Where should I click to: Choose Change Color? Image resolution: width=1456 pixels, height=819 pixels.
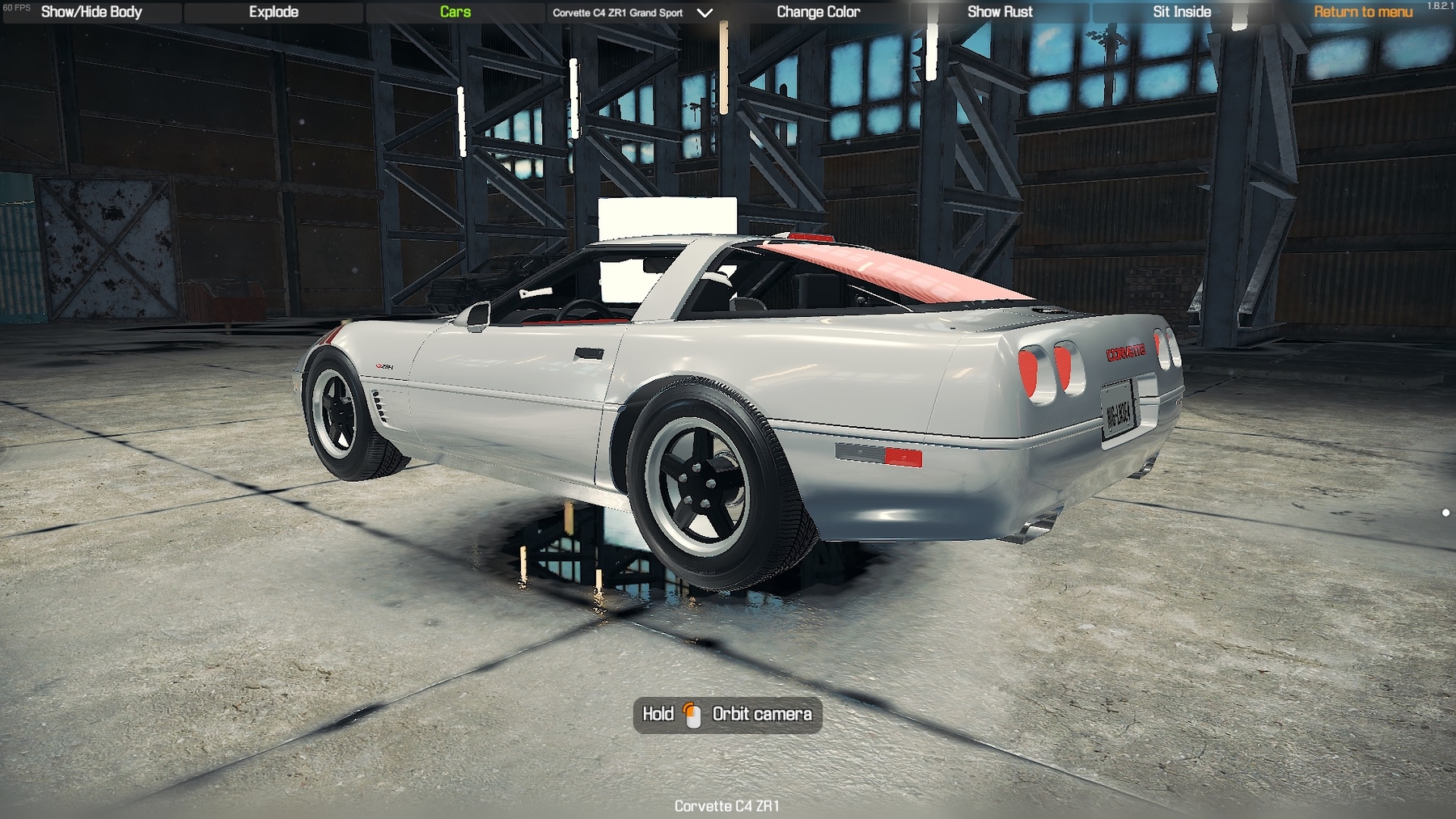[x=818, y=12]
